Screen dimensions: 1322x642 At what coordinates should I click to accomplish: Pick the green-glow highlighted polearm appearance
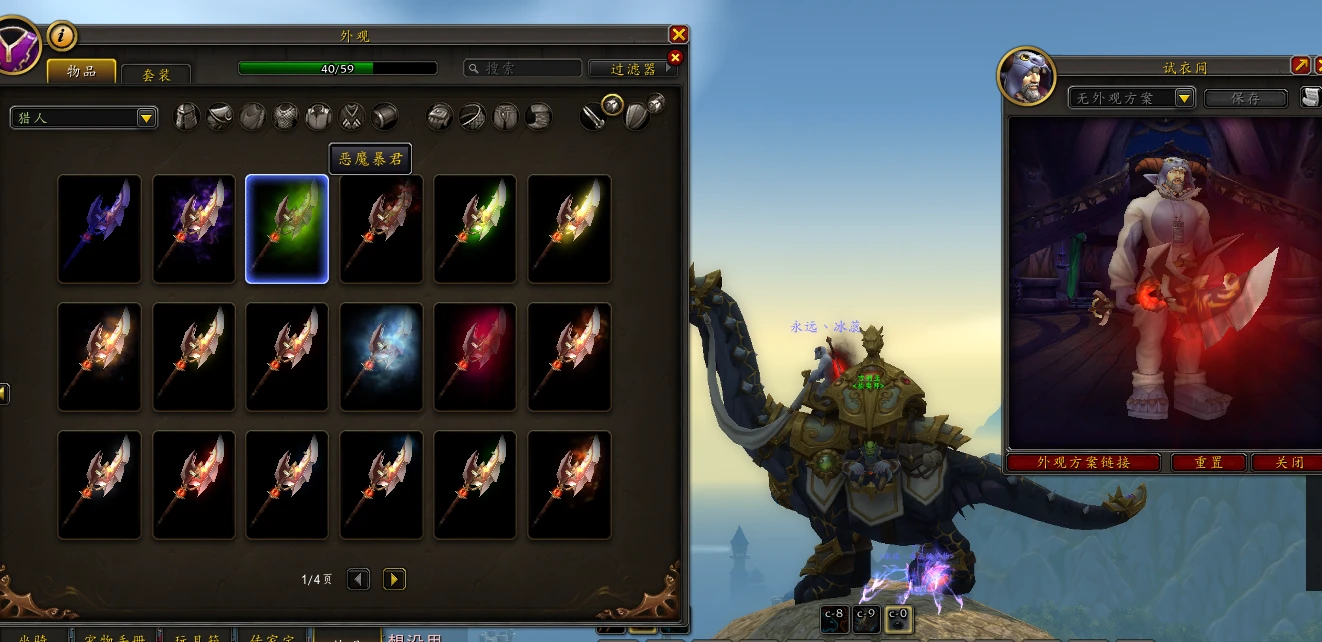tap(287, 229)
